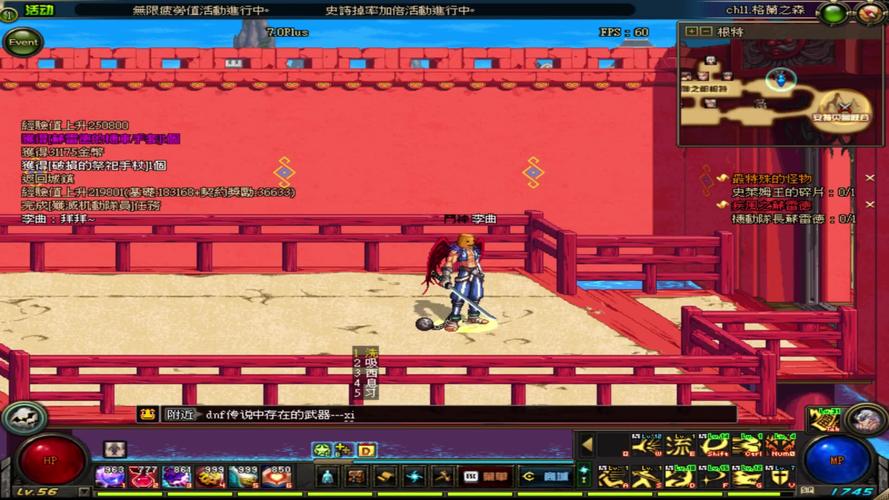This screenshot has width=889, height=500.
Task: Open the yellow emoticon face in chat bar
Action: pos(148,414)
